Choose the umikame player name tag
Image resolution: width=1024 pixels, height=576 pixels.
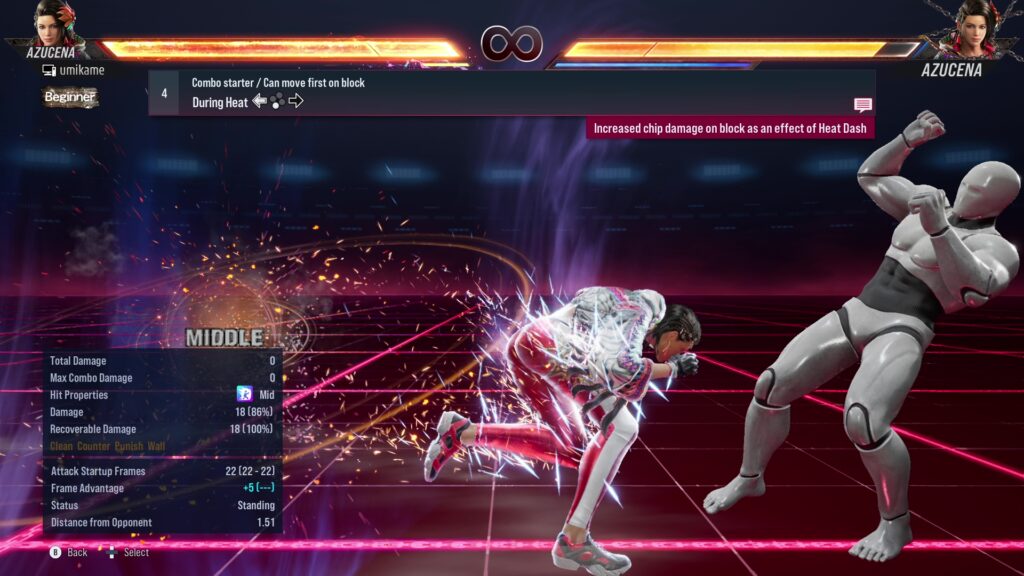pos(73,70)
